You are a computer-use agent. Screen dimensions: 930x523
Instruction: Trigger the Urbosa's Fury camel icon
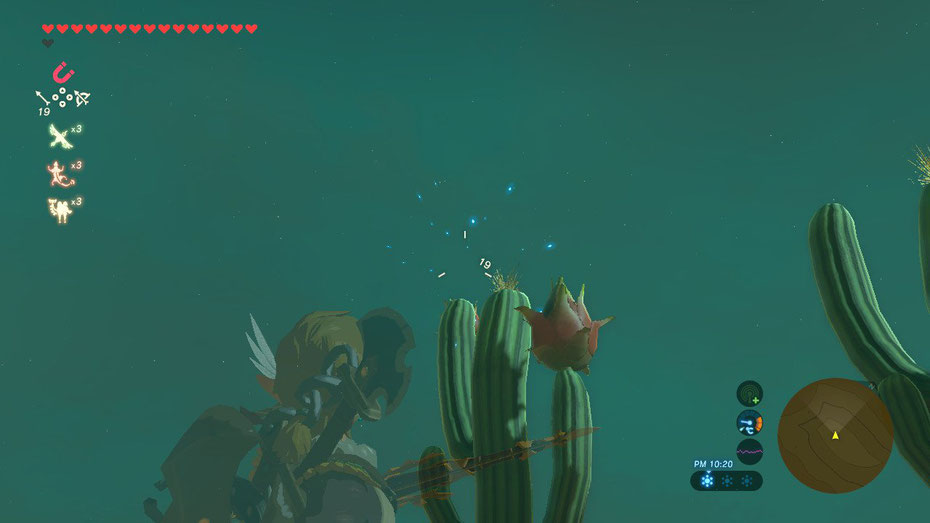click(60, 208)
